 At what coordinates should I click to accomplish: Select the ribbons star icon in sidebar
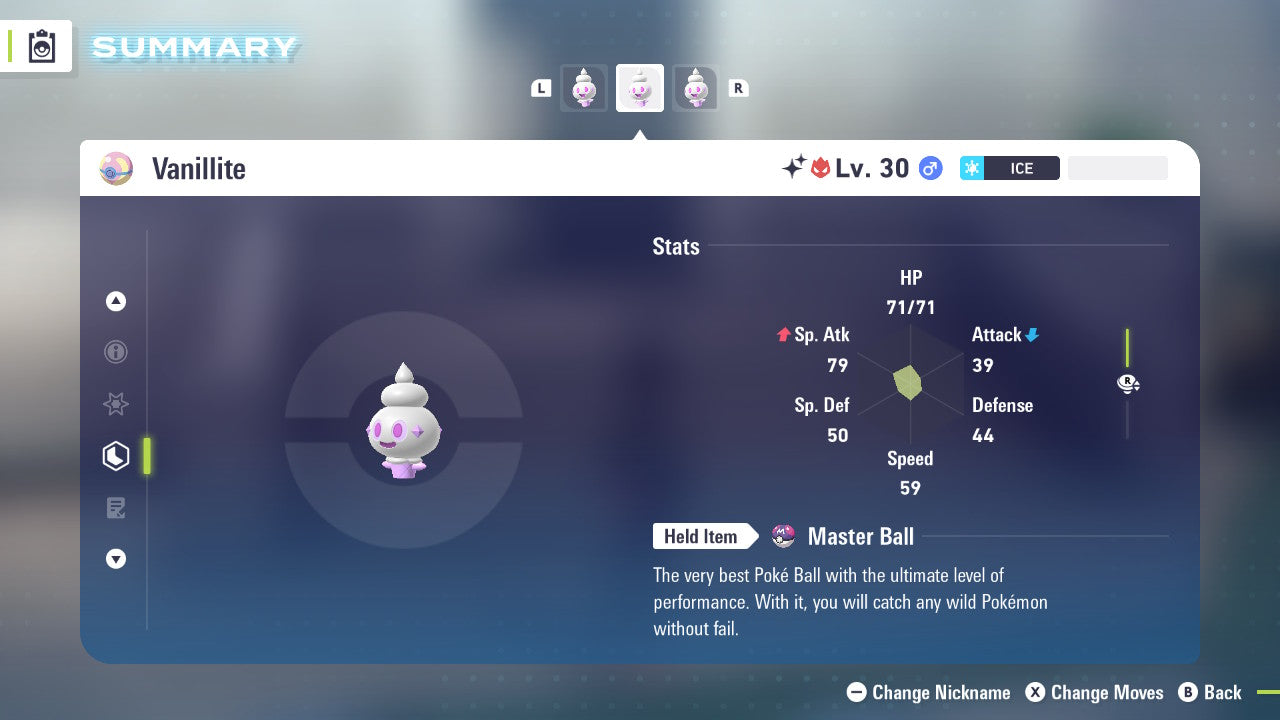click(x=116, y=404)
